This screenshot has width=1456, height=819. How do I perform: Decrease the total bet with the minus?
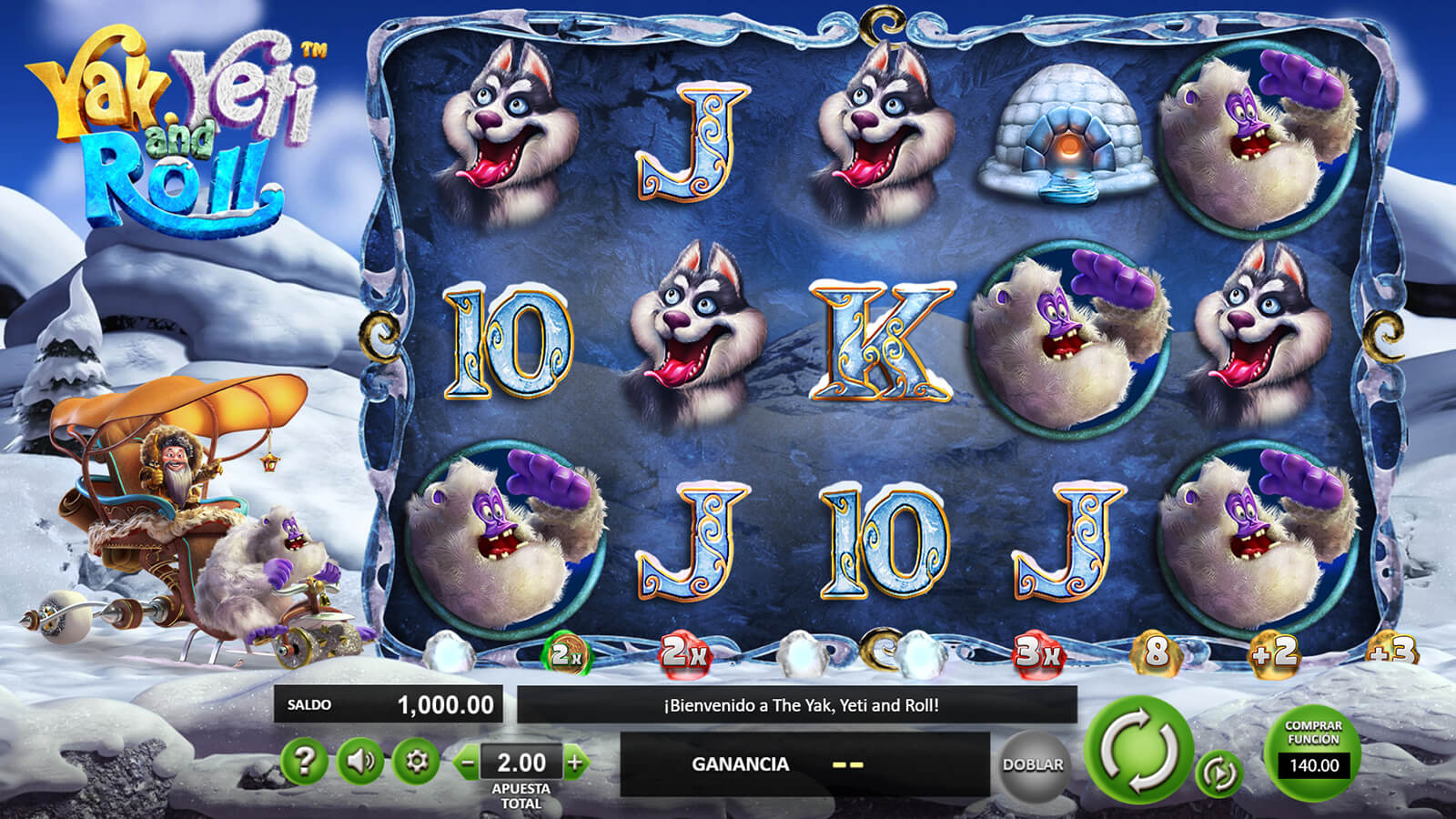[468, 763]
